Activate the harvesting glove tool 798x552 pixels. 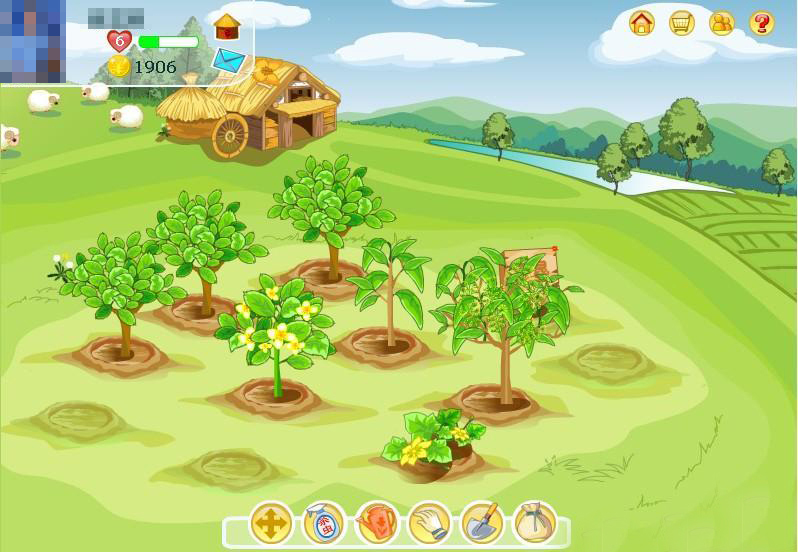pyautogui.click(x=430, y=523)
